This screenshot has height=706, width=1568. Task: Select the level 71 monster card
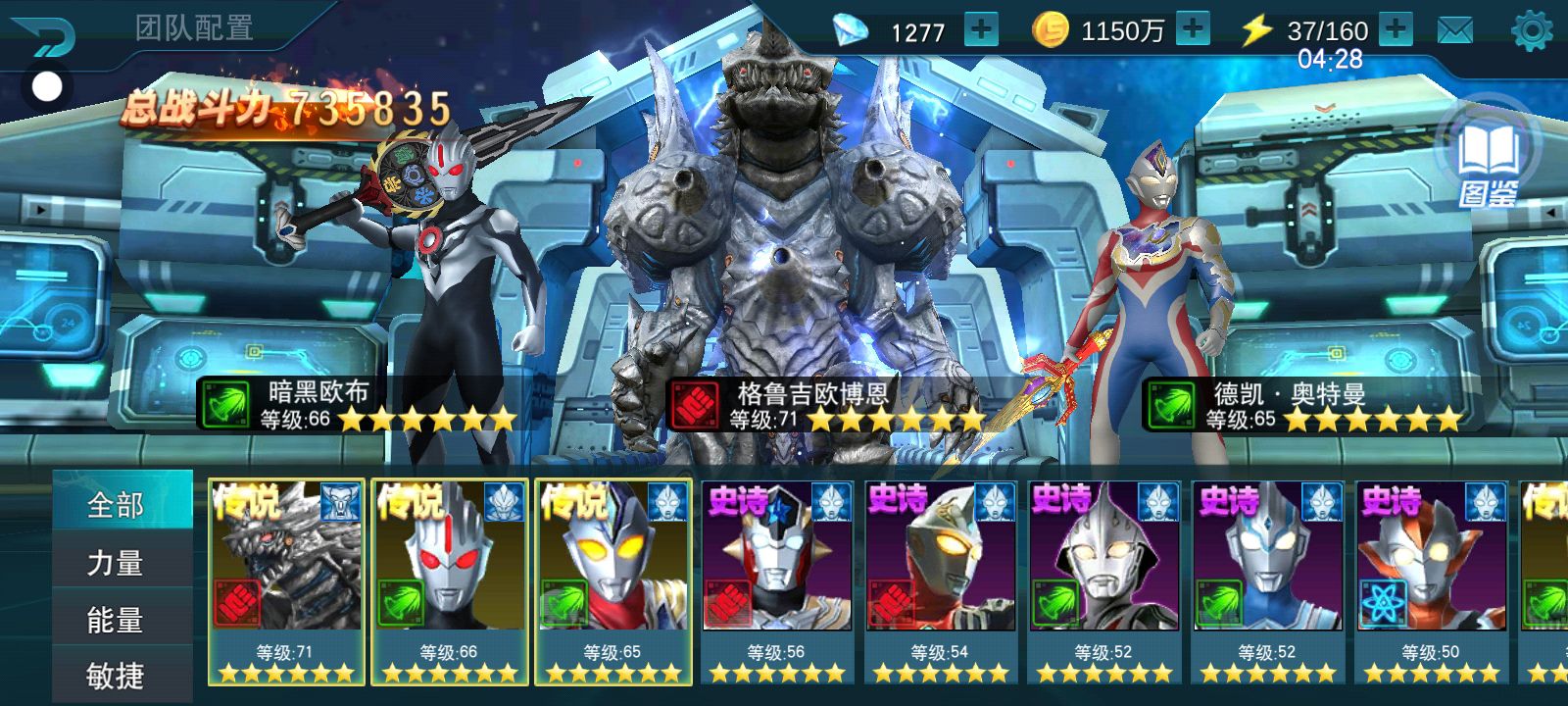tap(285, 580)
